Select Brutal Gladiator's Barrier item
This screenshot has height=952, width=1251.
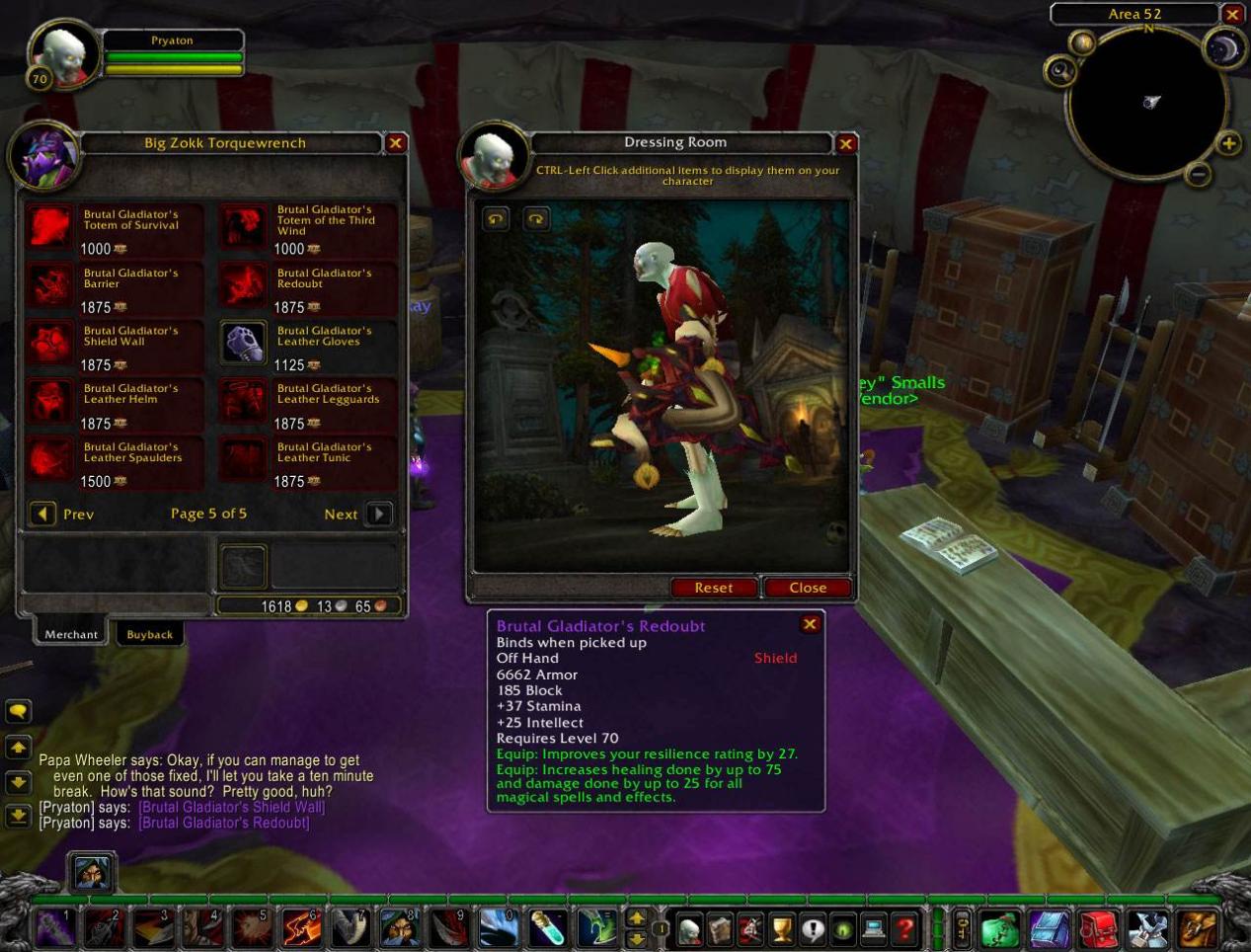(49, 284)
